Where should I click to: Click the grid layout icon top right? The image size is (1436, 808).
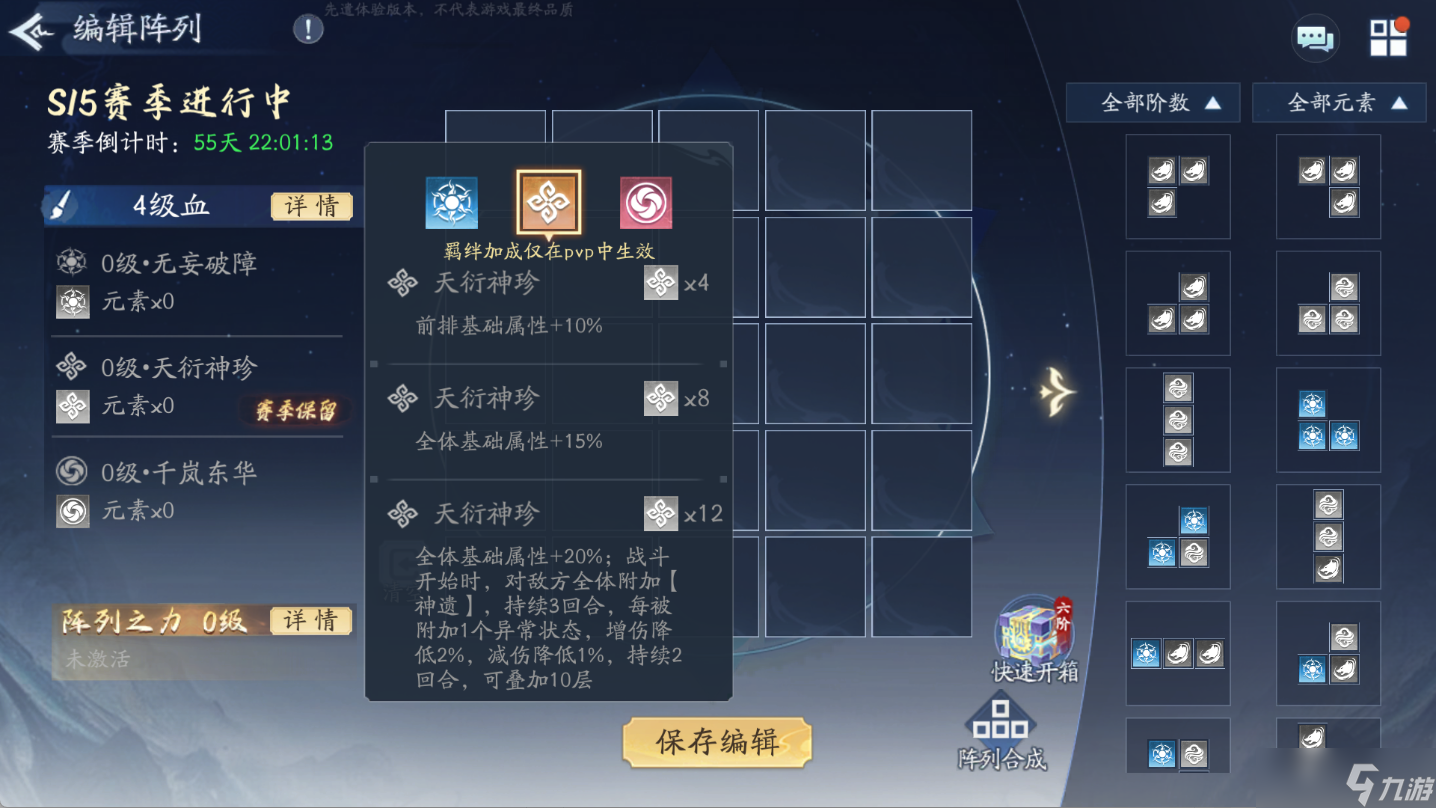pyautogui.click(x=1388, y=37)
